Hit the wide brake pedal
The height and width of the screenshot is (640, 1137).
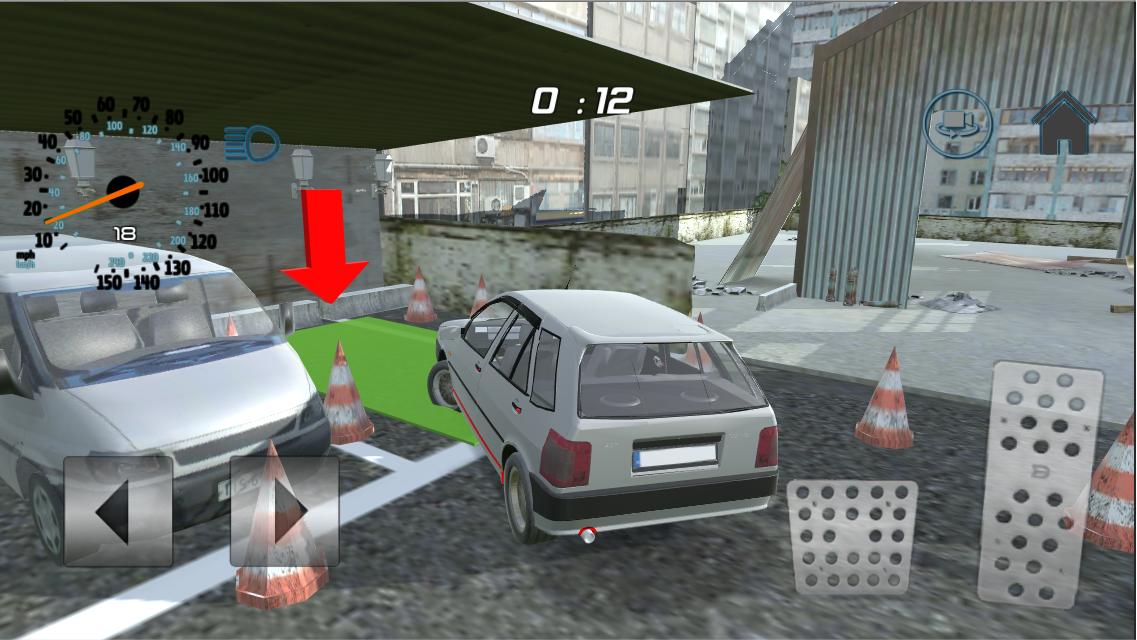point(852,537)
